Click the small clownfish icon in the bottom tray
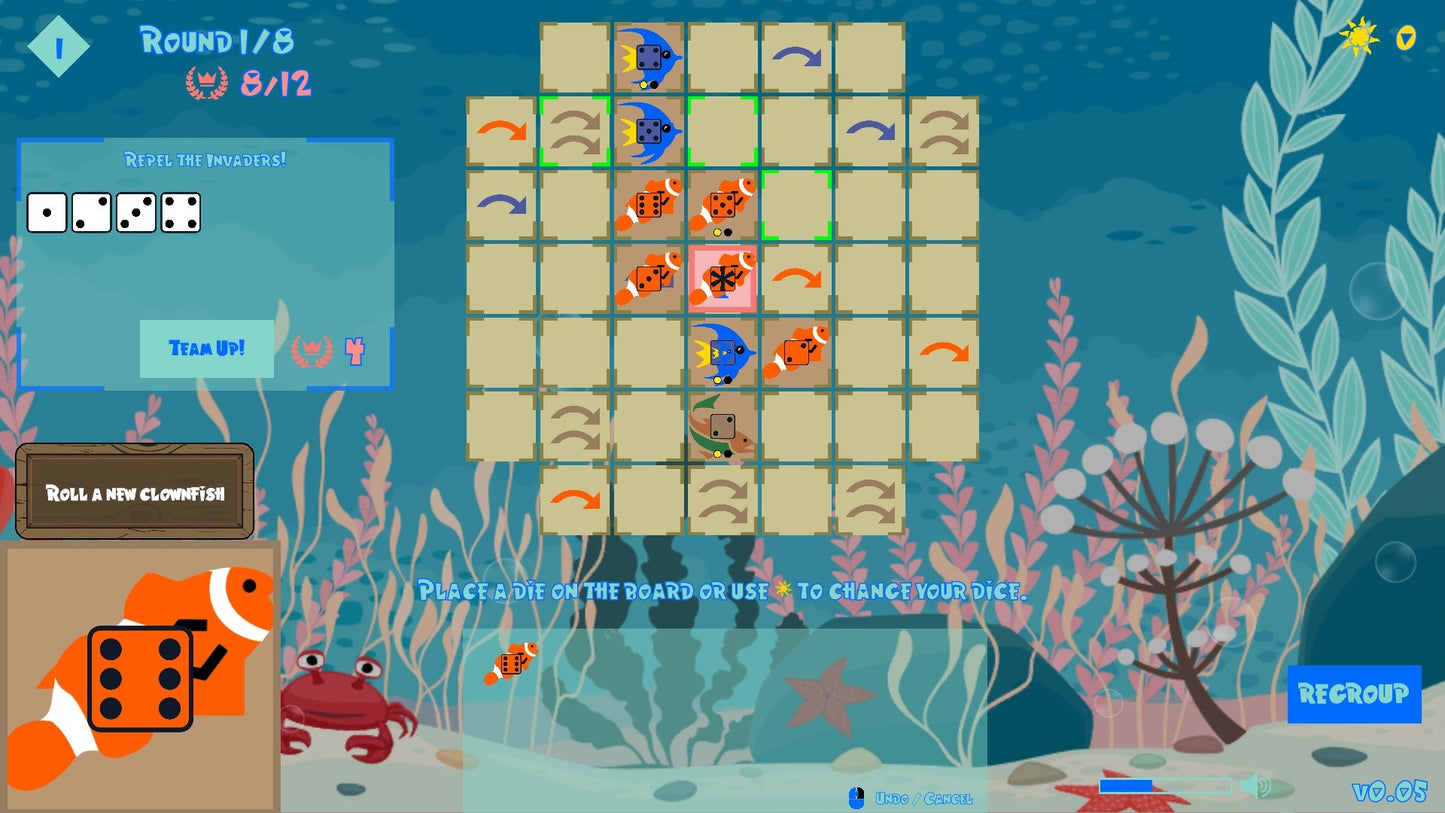Viewport: 1445px width, 813px height. pyautogui.click(x=513, y=663)
